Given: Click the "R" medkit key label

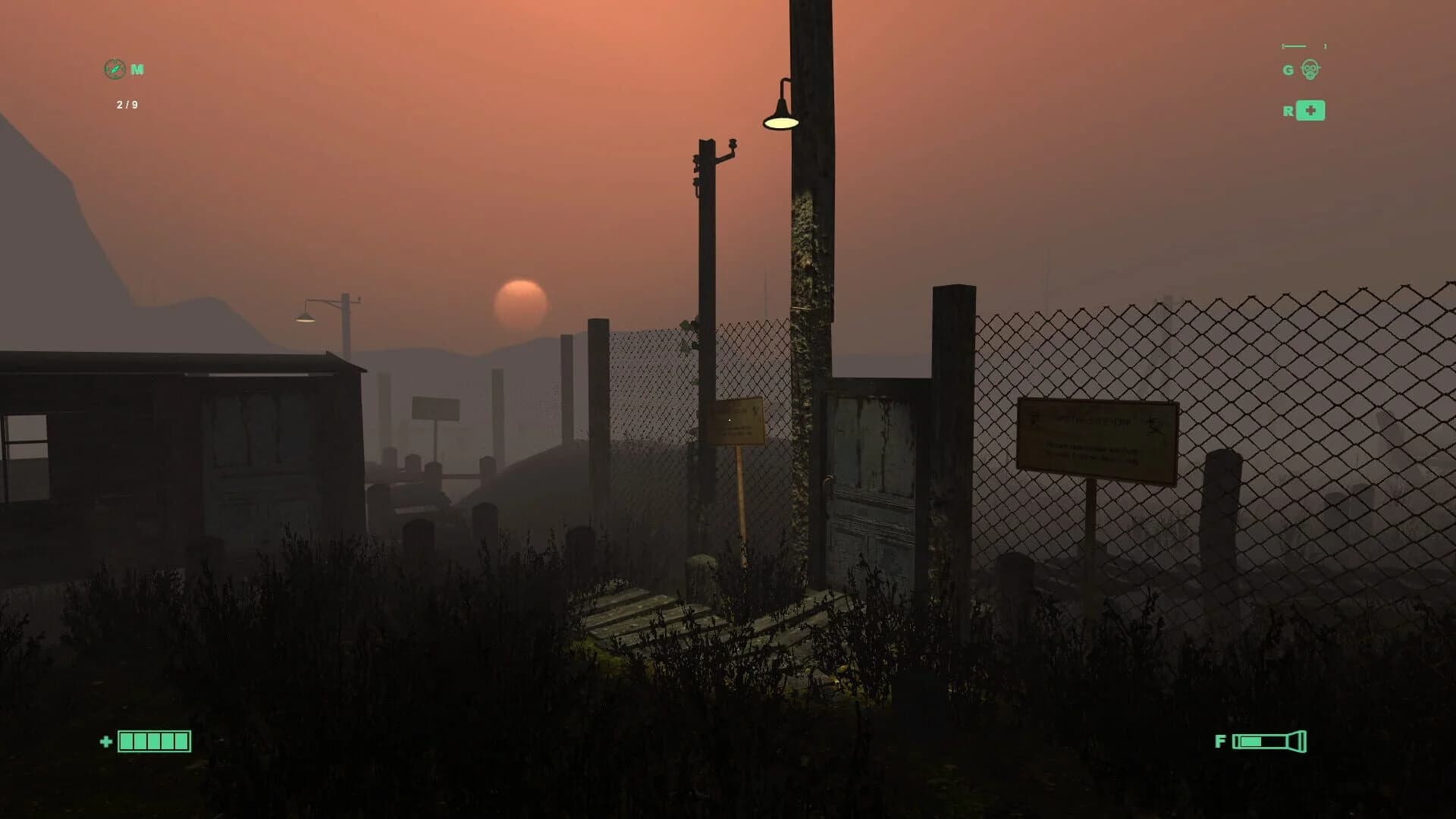Looking at the screenshot, I should click(1288, 111).
